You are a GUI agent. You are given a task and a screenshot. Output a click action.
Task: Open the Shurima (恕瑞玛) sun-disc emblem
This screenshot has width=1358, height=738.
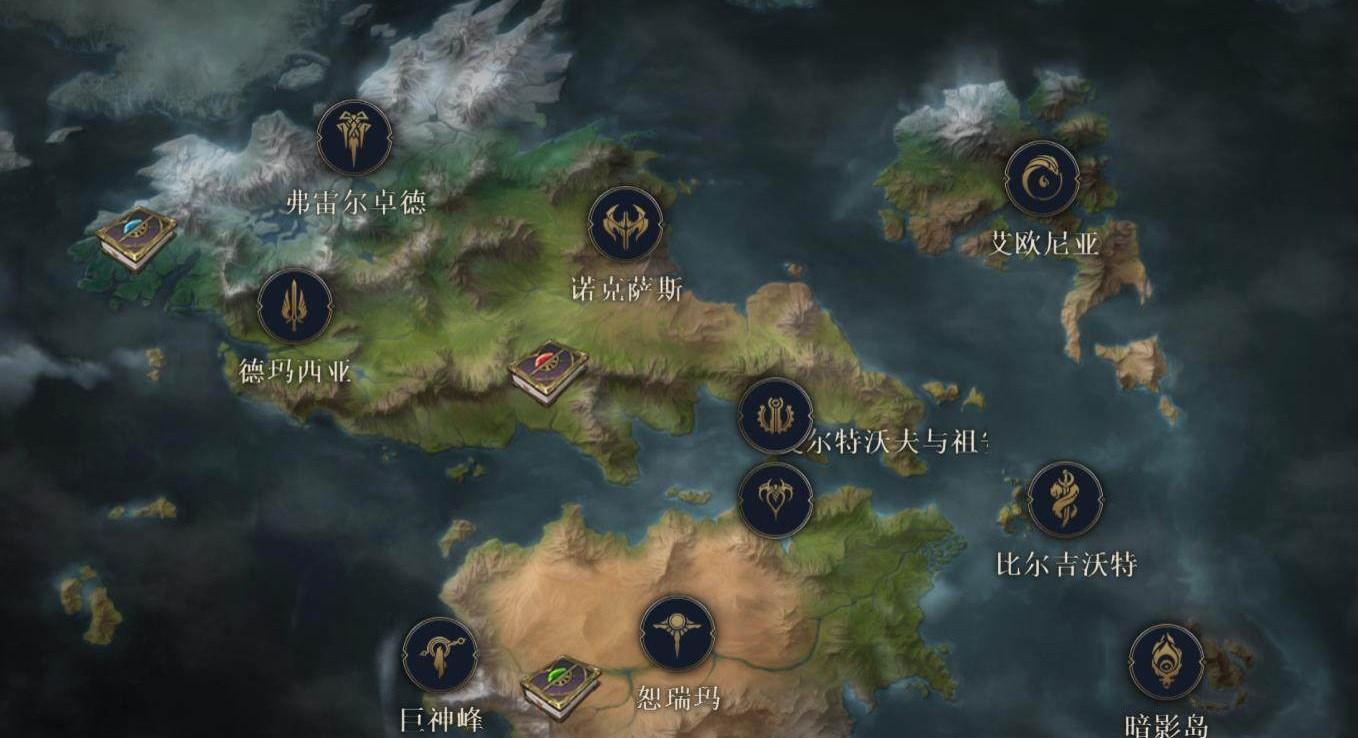point(677,632)
